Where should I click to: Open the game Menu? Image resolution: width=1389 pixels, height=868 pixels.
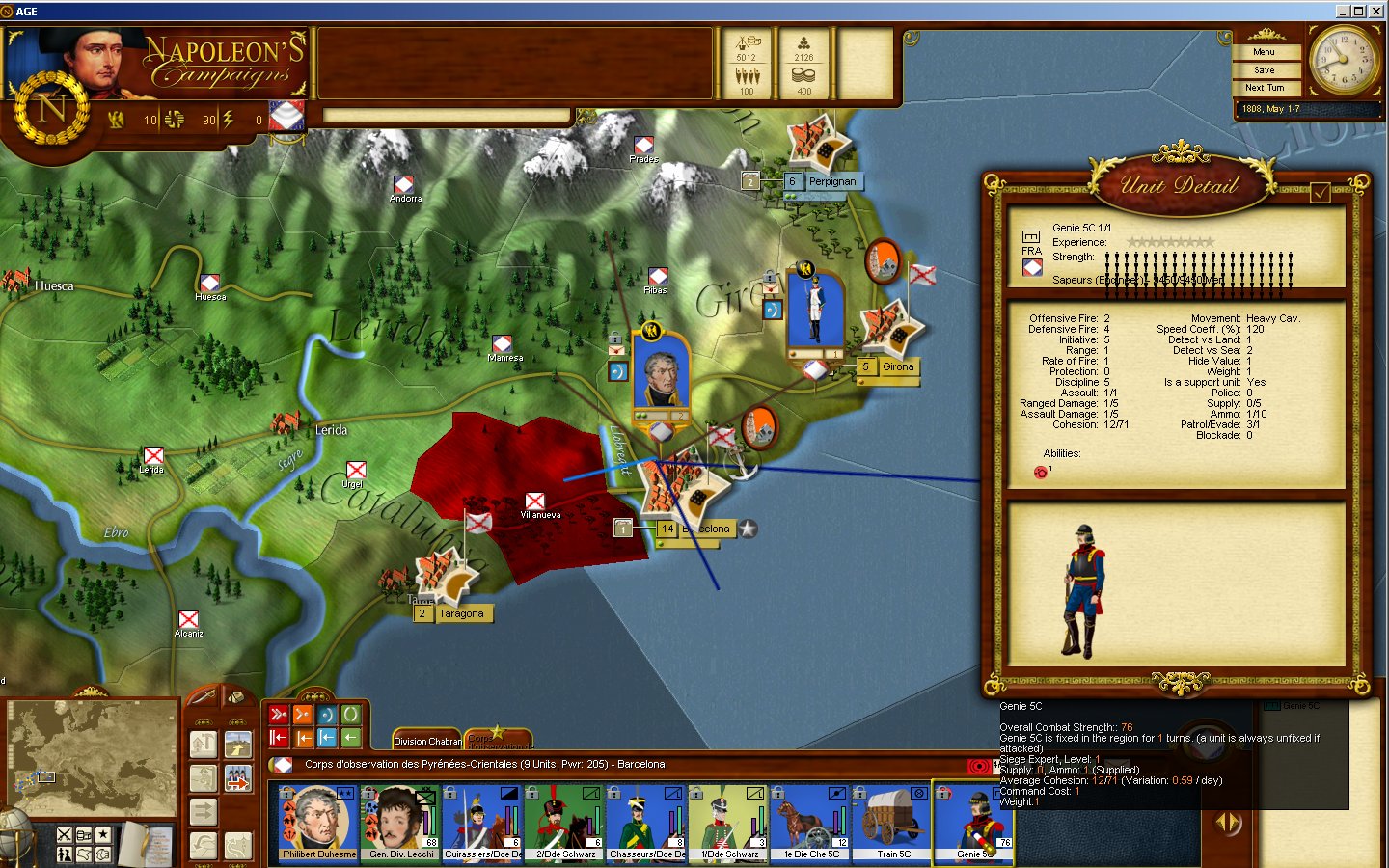coord(1265,52)
